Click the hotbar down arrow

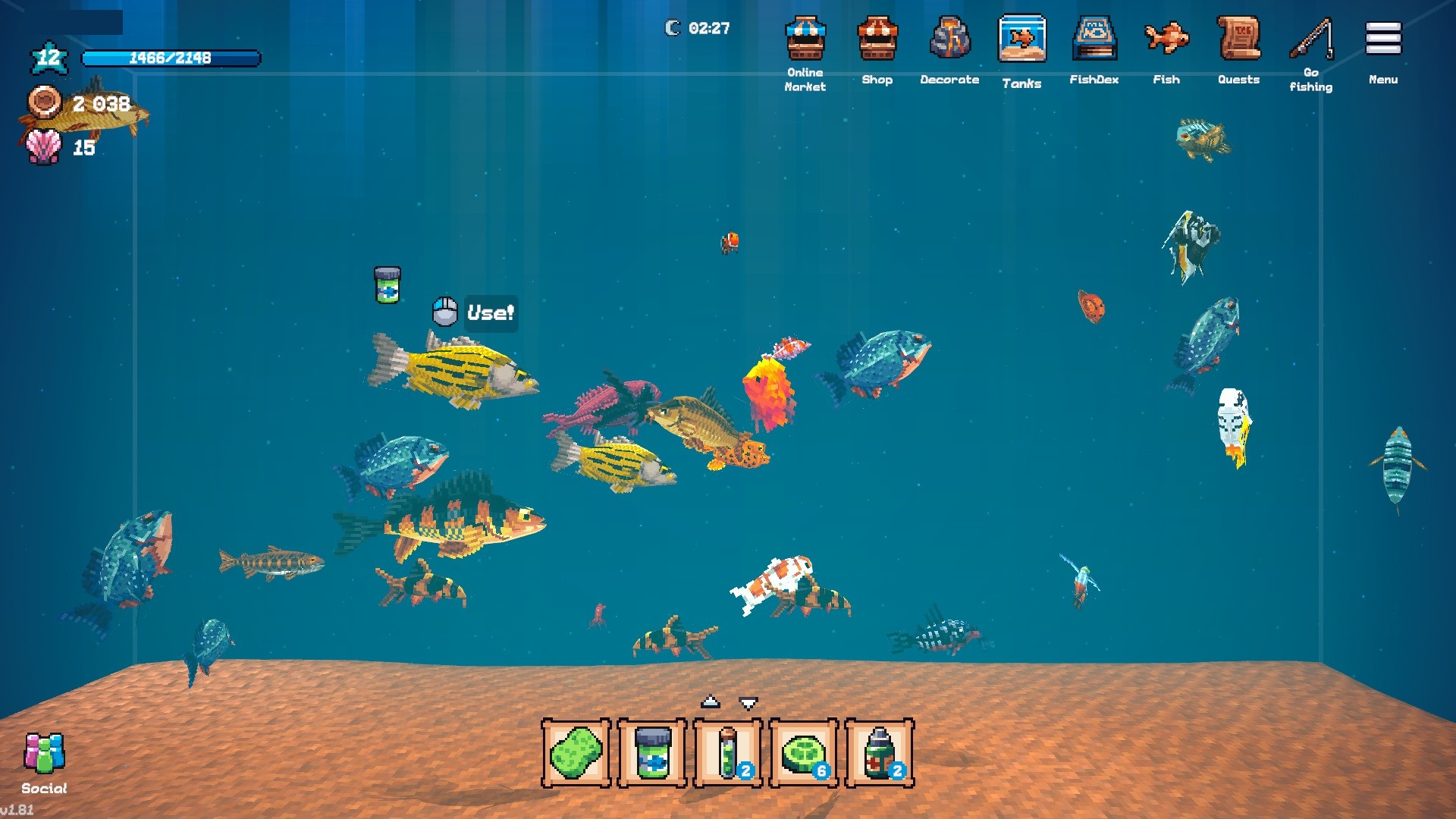(x=748, y=703)
